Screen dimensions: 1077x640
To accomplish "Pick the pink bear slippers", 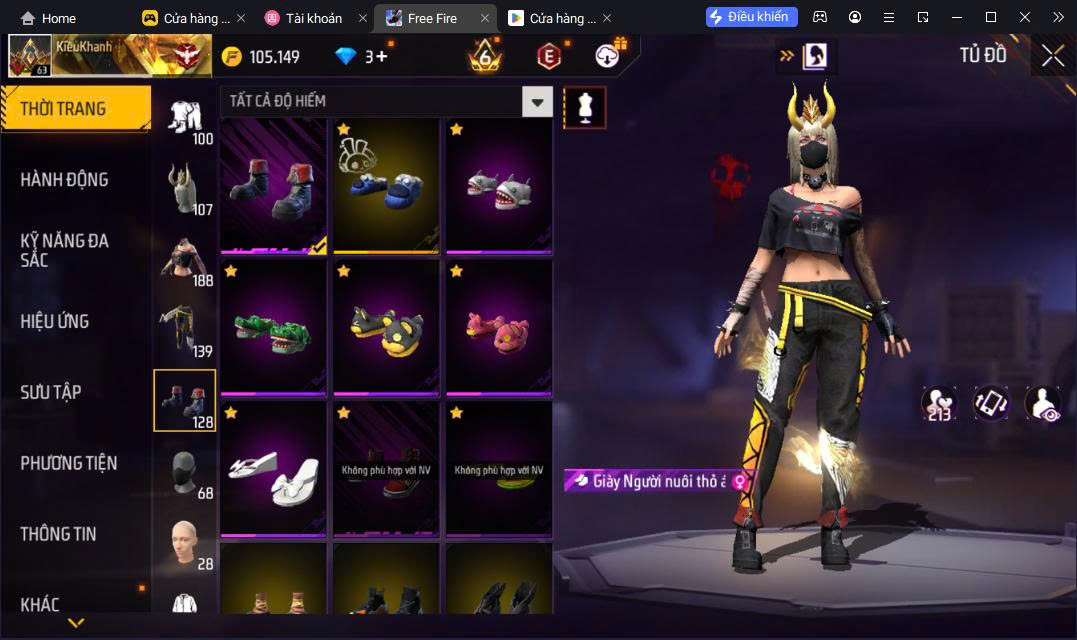I will coord(498,327).
